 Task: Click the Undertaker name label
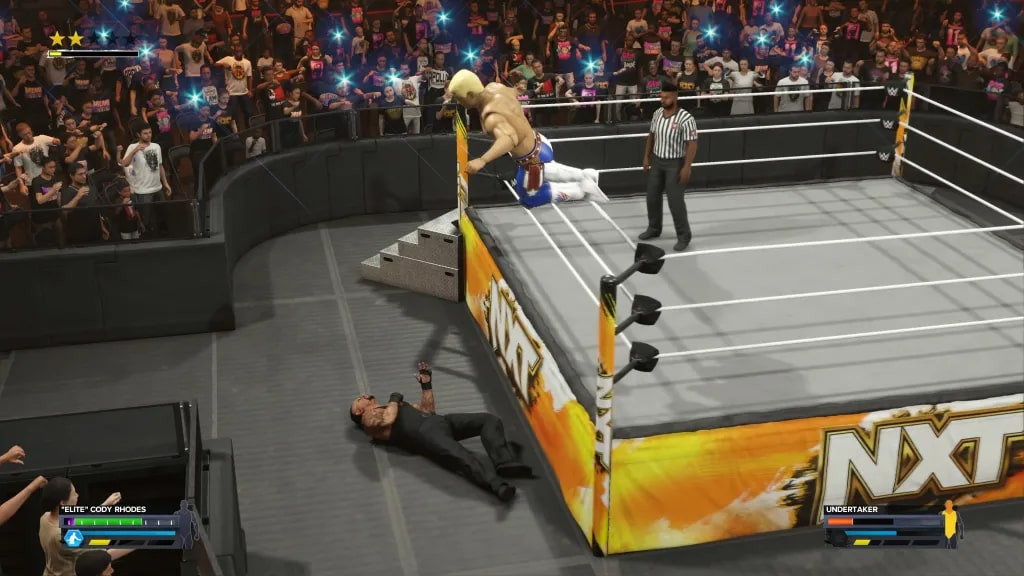(x=849, y=509)
